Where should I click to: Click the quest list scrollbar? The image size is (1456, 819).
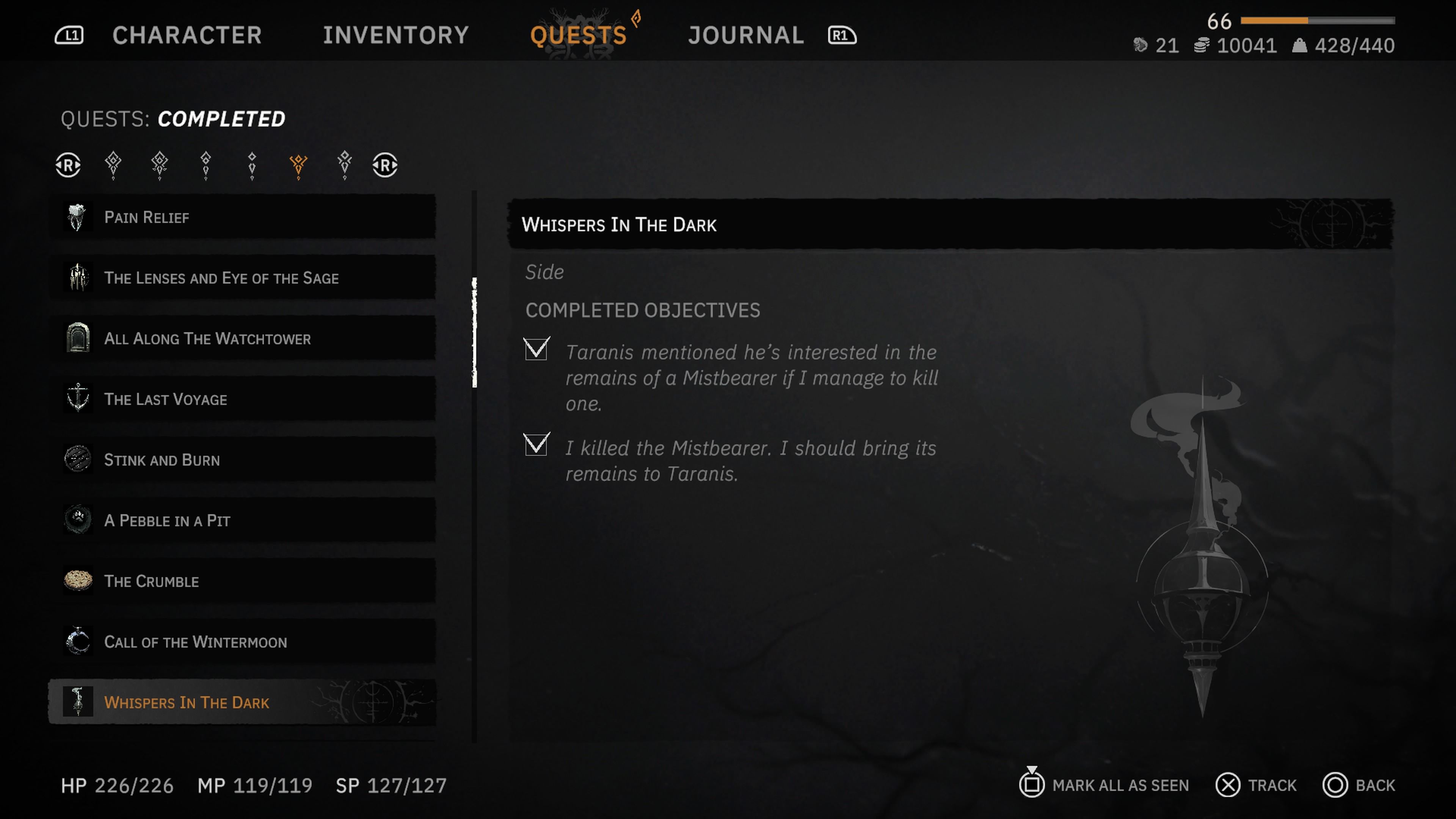474,333
